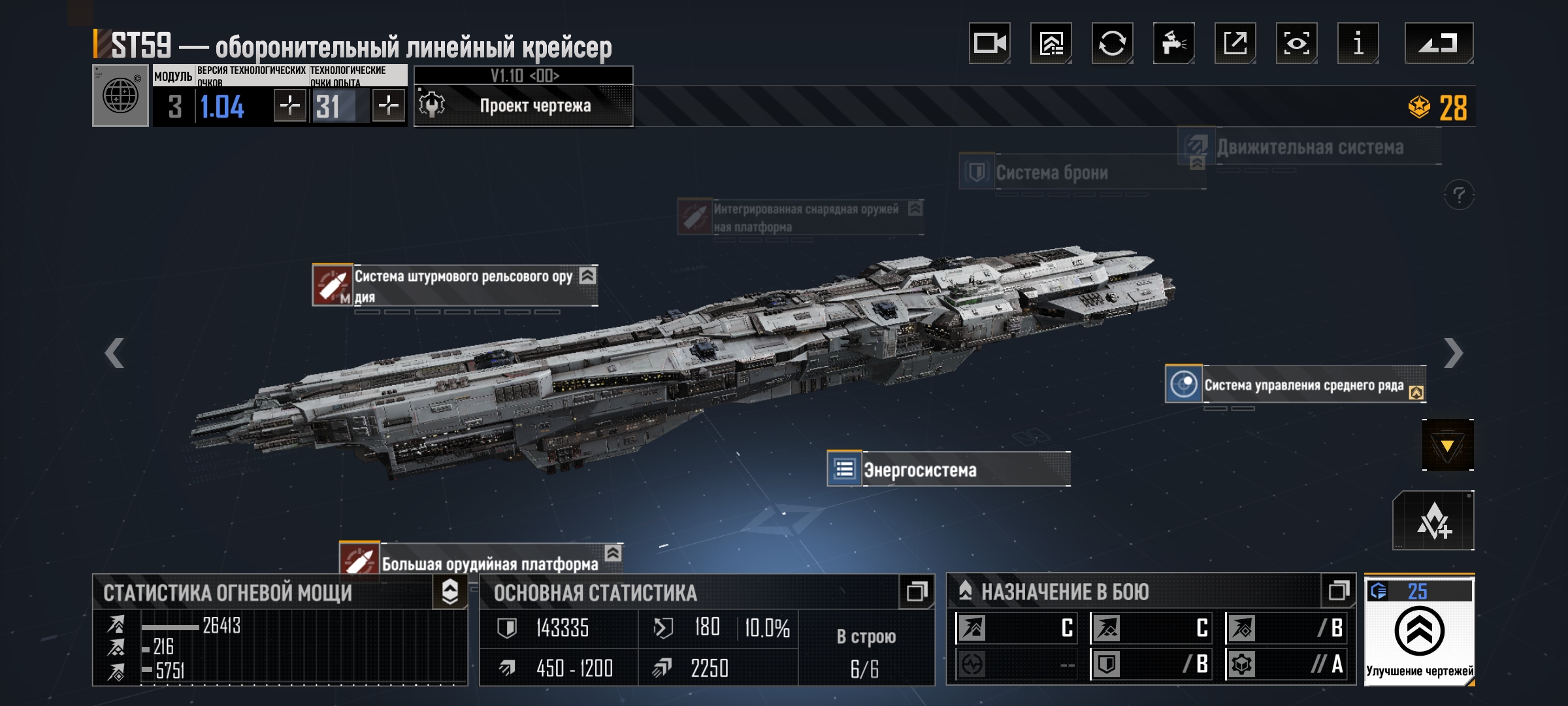1568x706 pixels.
Task: Click the circular refresh arrows icon
Action: point(1112,43)
